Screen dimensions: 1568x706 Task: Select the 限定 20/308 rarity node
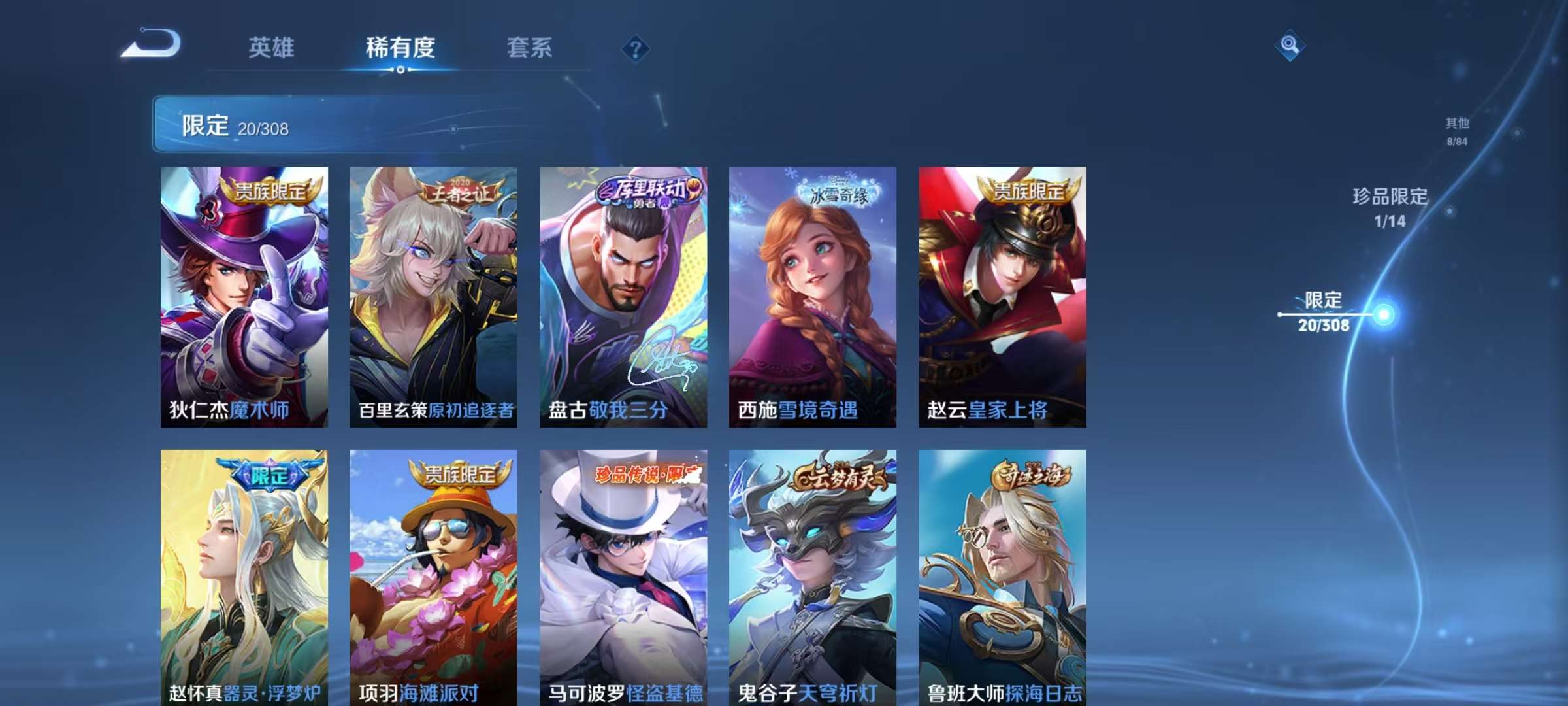1324,312
